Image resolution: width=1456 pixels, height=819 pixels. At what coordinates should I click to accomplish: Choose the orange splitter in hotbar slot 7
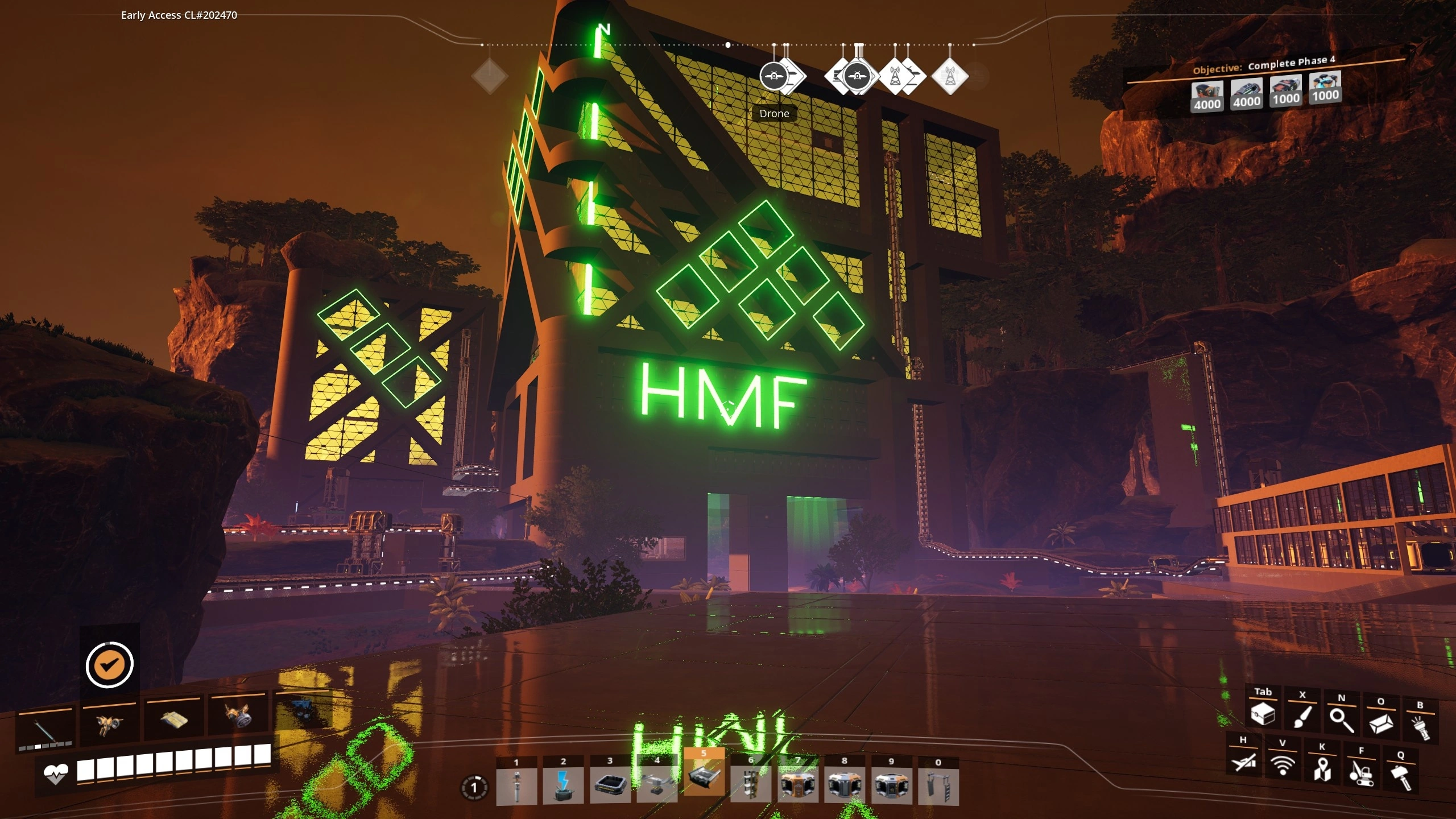click(798, 785)
